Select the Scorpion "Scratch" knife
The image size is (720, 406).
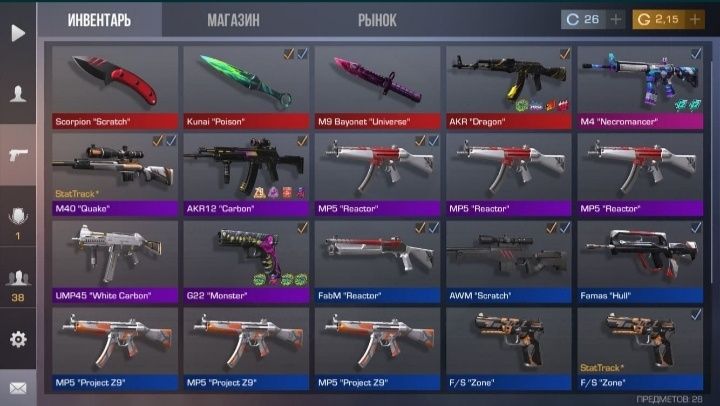[x=114, y=87]
